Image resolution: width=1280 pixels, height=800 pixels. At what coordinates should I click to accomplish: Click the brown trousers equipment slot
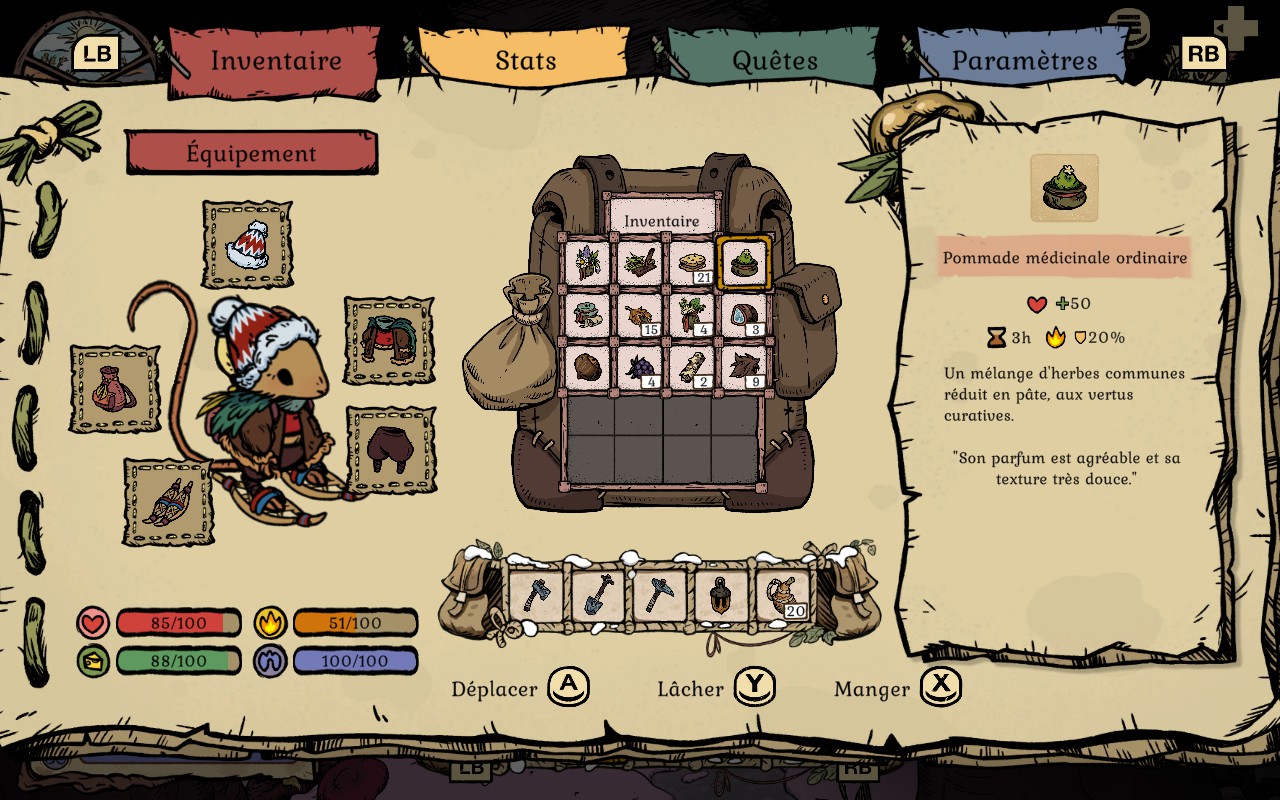pos(391,449)
